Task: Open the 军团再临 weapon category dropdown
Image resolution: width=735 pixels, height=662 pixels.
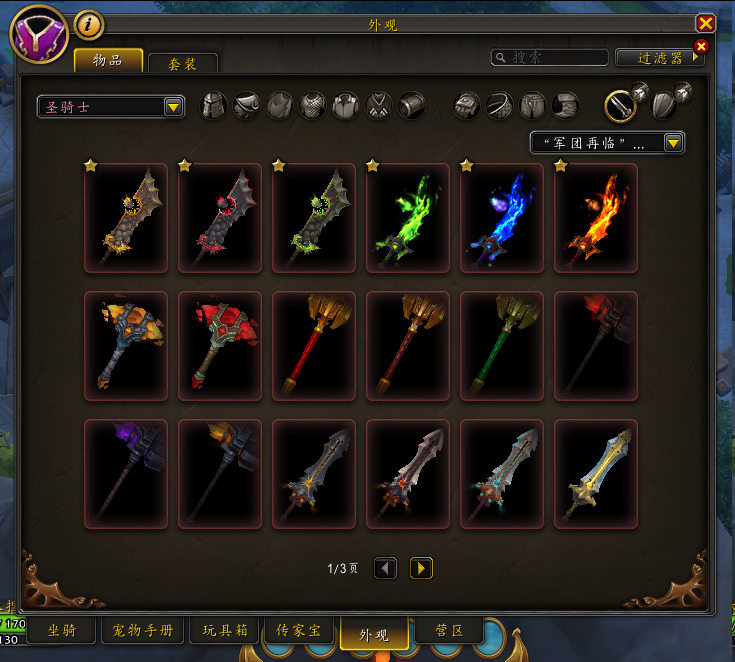Action: [x=607, y=143]
